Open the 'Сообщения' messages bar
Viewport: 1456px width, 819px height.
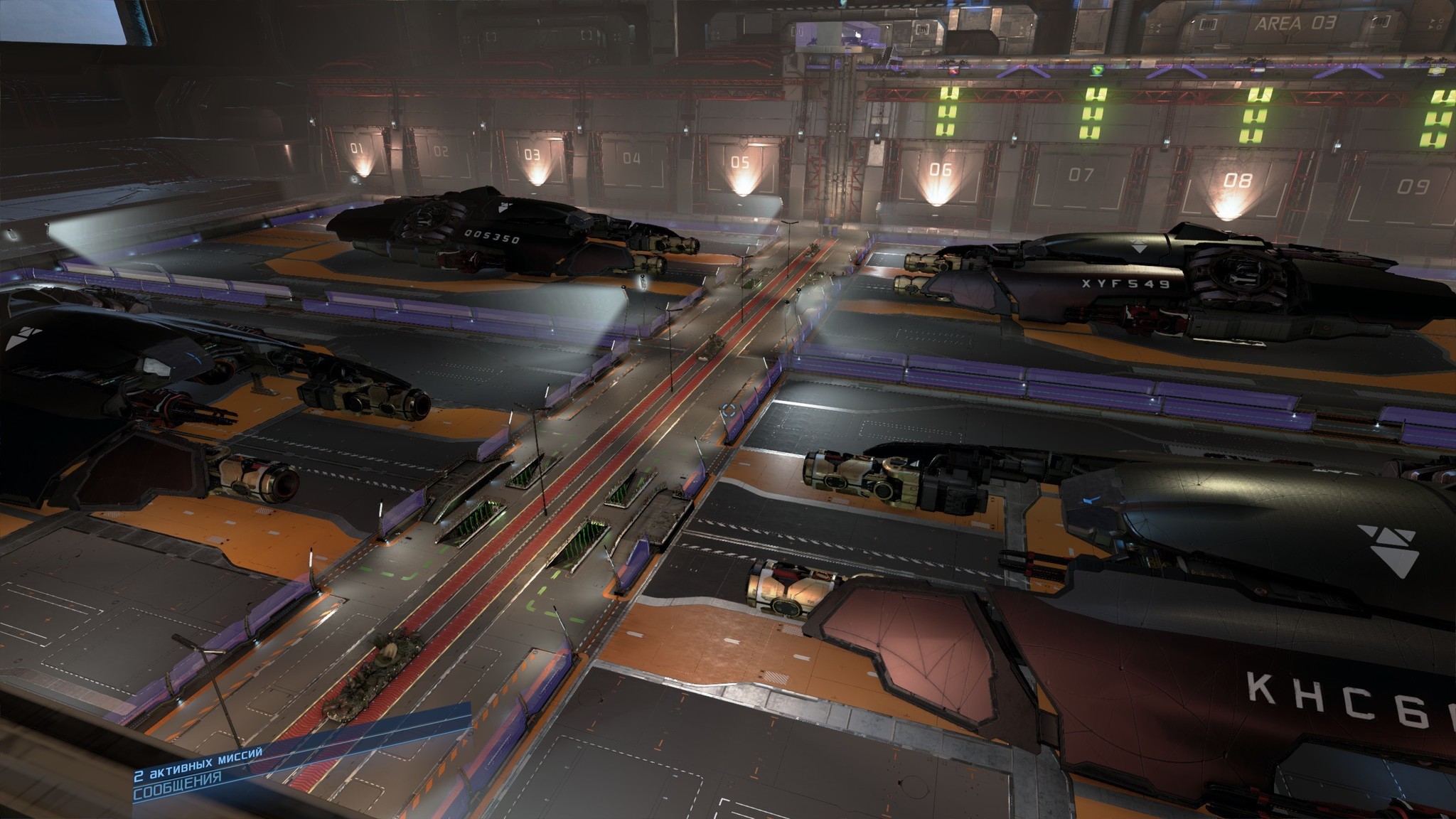pyautogui.click(x=178, y=778)
